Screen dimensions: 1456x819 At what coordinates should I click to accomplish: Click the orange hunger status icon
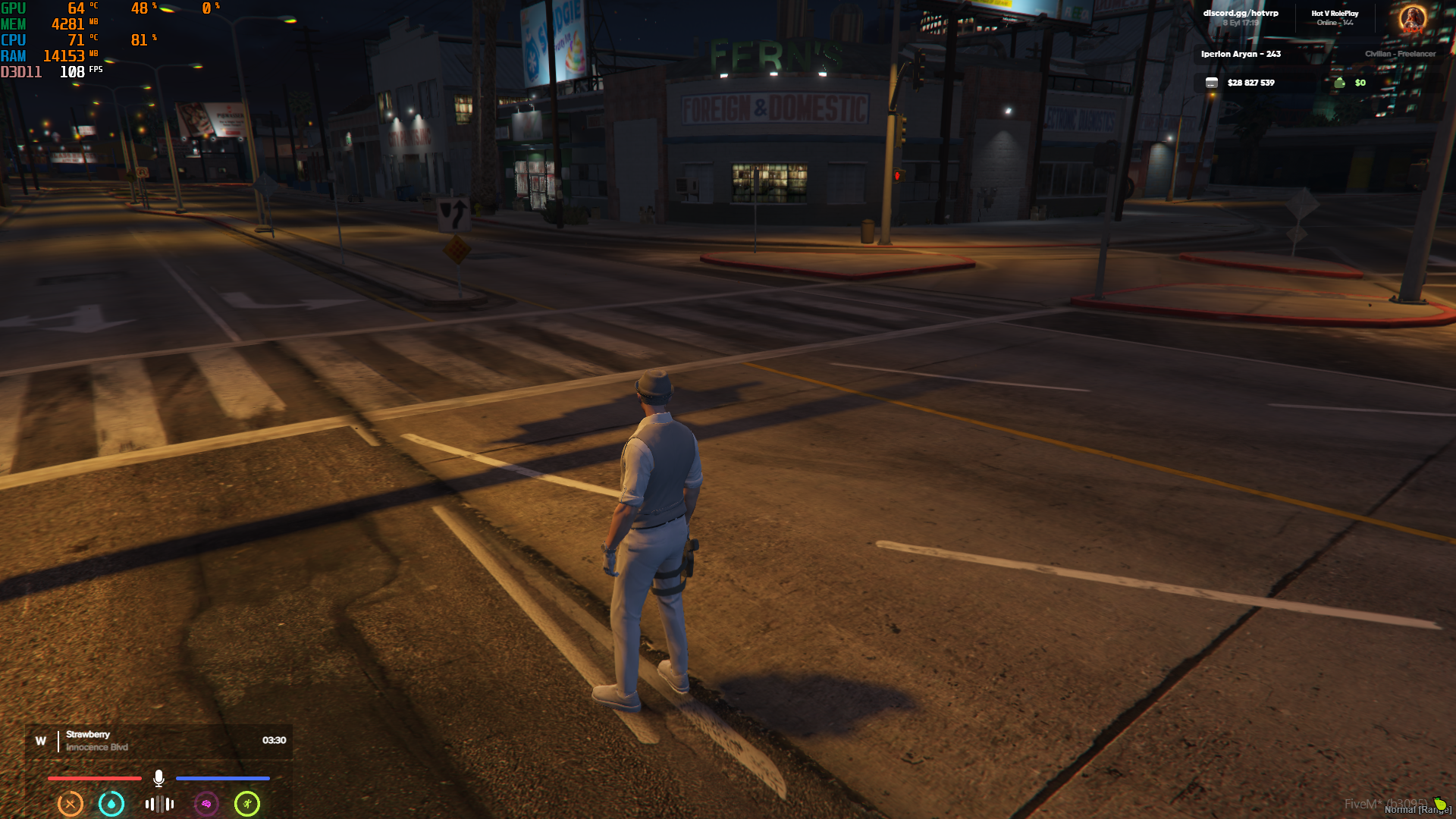[x=71, y=804]
